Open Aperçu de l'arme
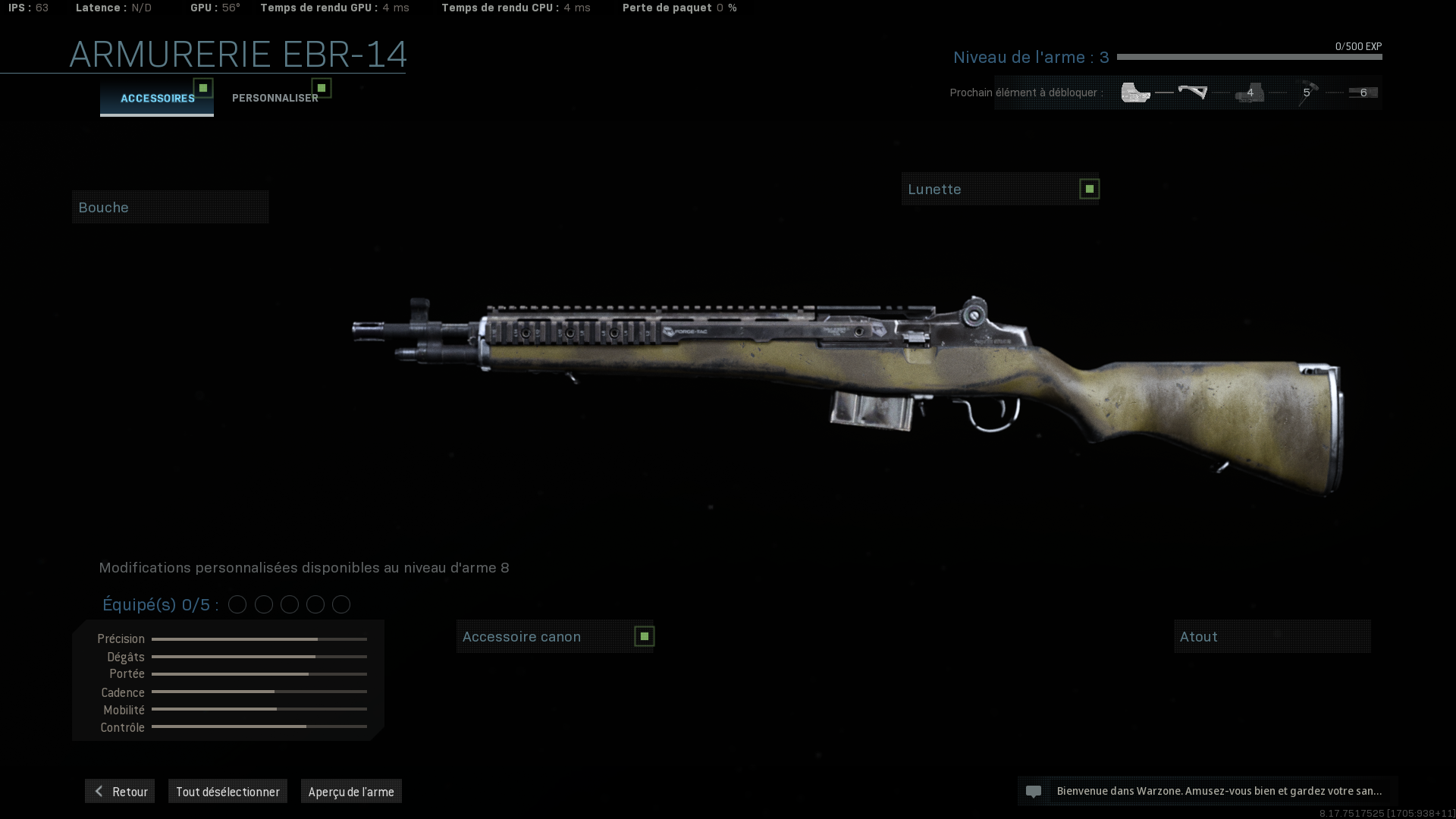This screenshot has height=819, width=1456. coord(351,791)
